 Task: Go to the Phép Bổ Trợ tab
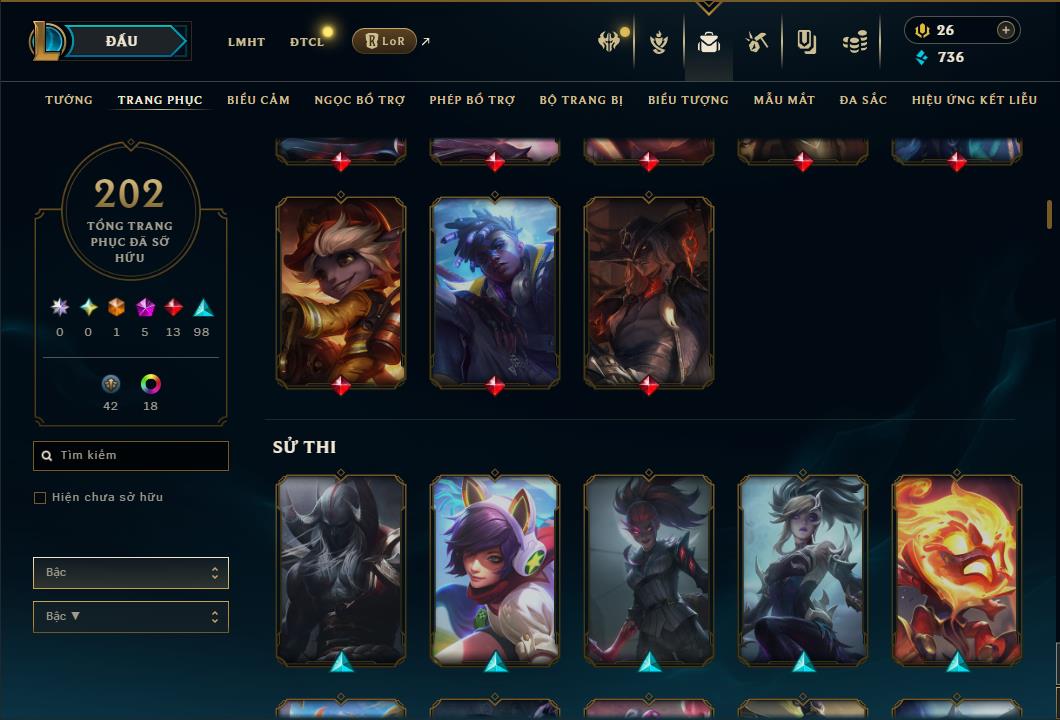click(x=472, y=100)
